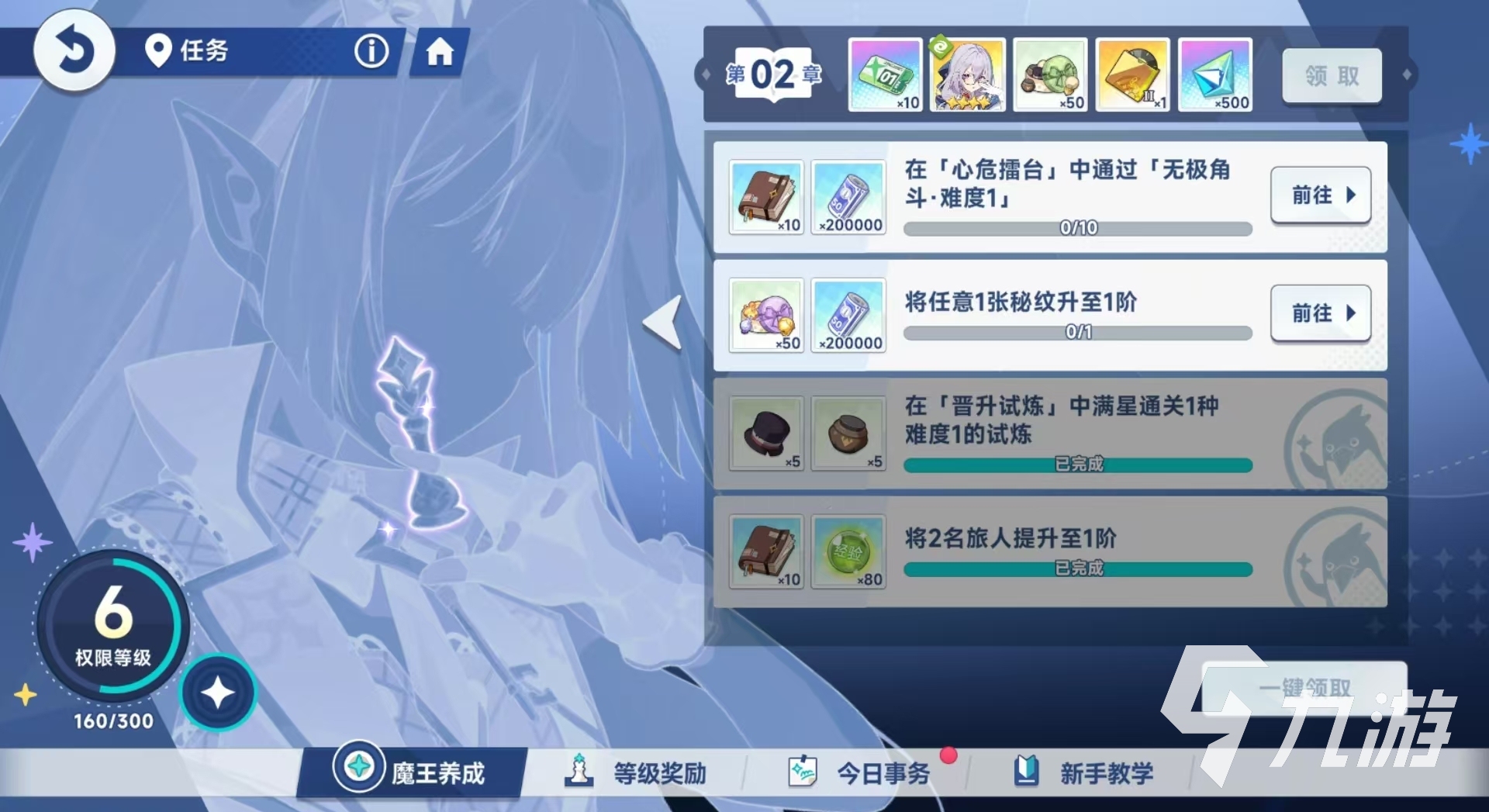This screenshot has height=812, width=1489.
Task: Click the left diamond arrow before 第02章
Action: click(x=706, y=75)
